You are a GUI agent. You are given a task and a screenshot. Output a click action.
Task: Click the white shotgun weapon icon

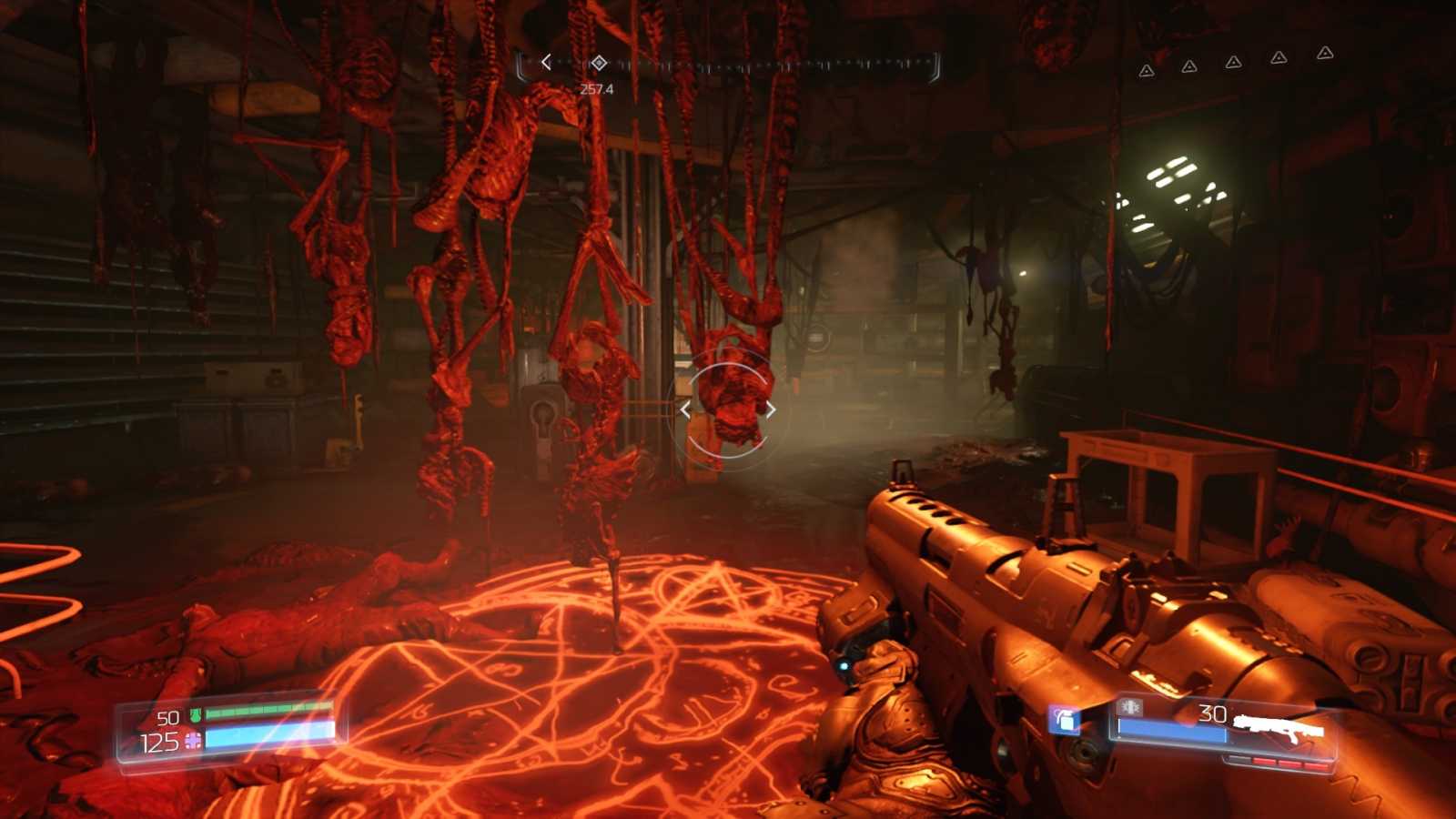1279,724
